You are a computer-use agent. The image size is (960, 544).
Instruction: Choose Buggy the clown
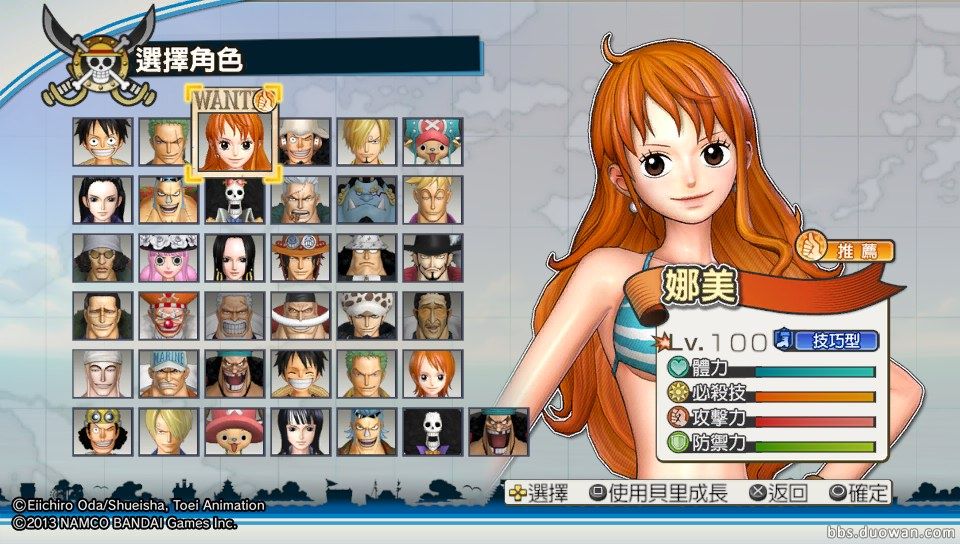tap(168, 316)
